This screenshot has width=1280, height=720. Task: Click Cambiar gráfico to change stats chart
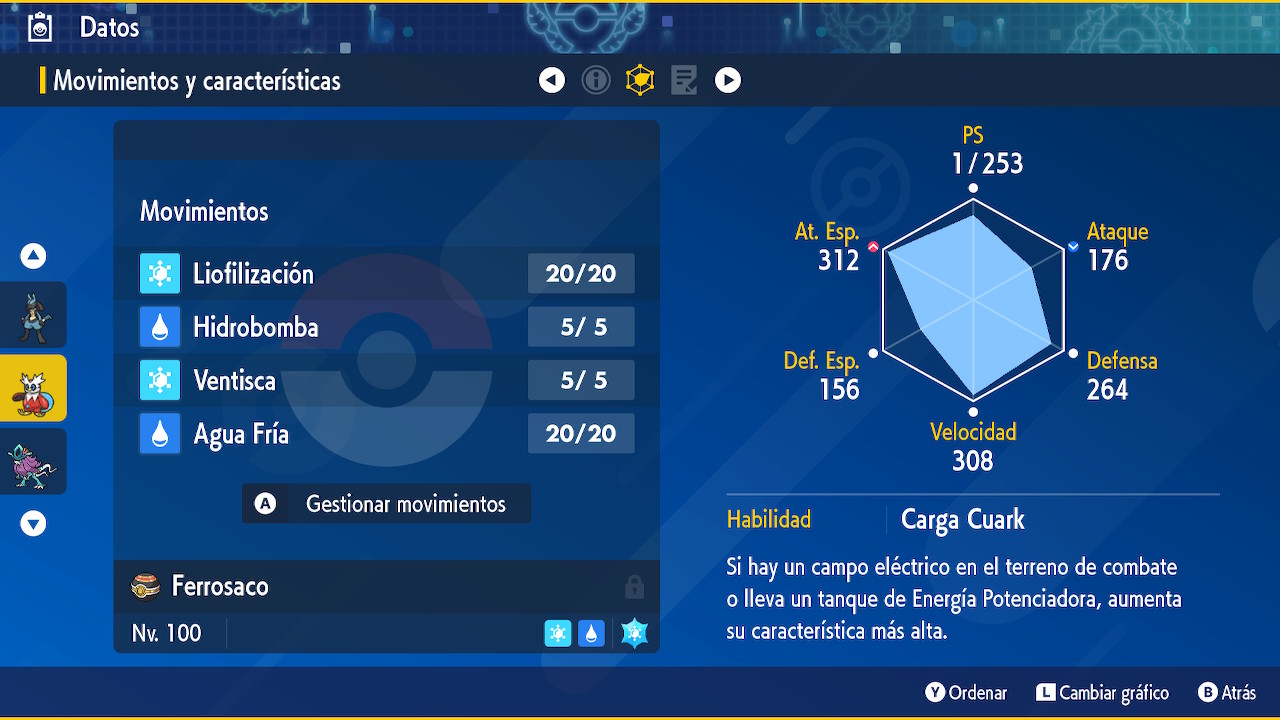point(1102,693)
